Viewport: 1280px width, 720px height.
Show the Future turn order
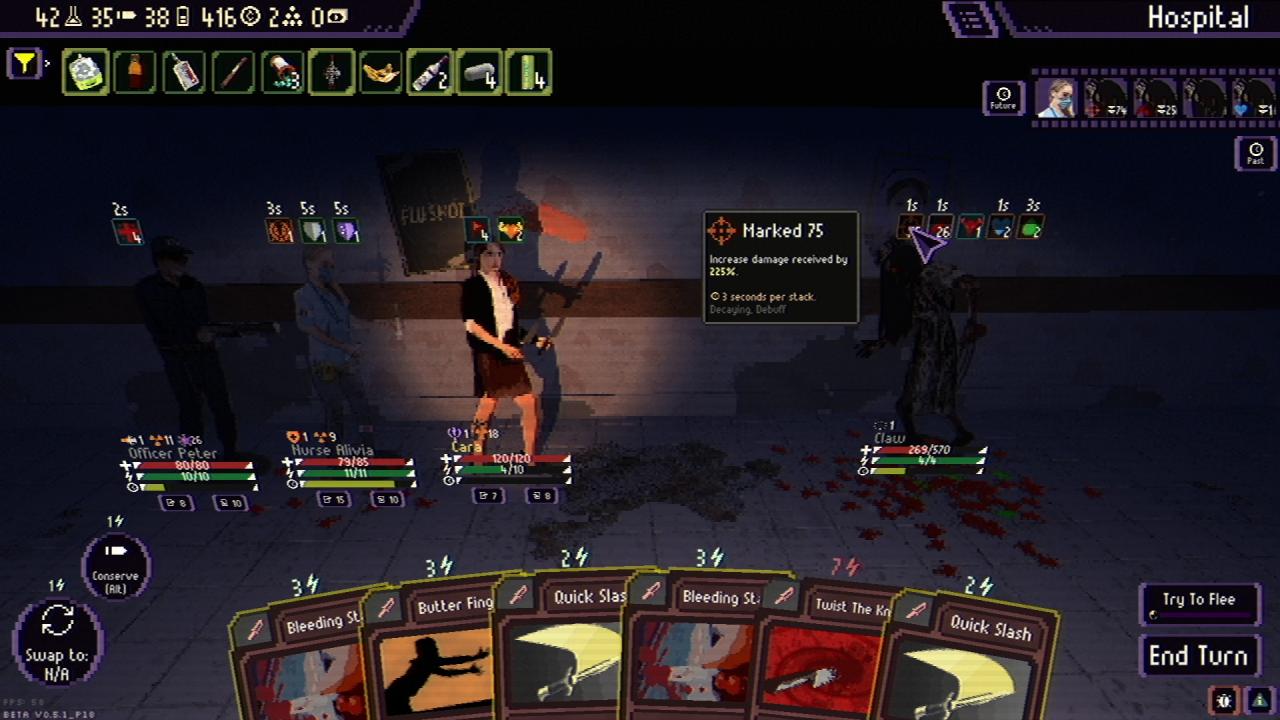click(1003, 98)
